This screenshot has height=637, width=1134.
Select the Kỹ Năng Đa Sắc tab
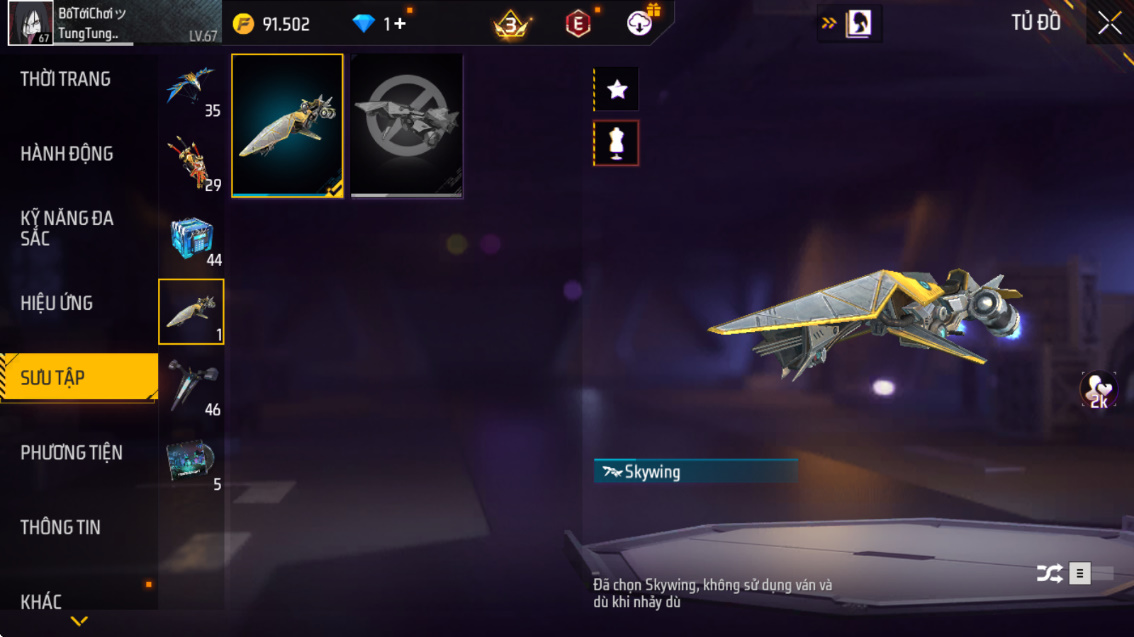coord(67,228)
